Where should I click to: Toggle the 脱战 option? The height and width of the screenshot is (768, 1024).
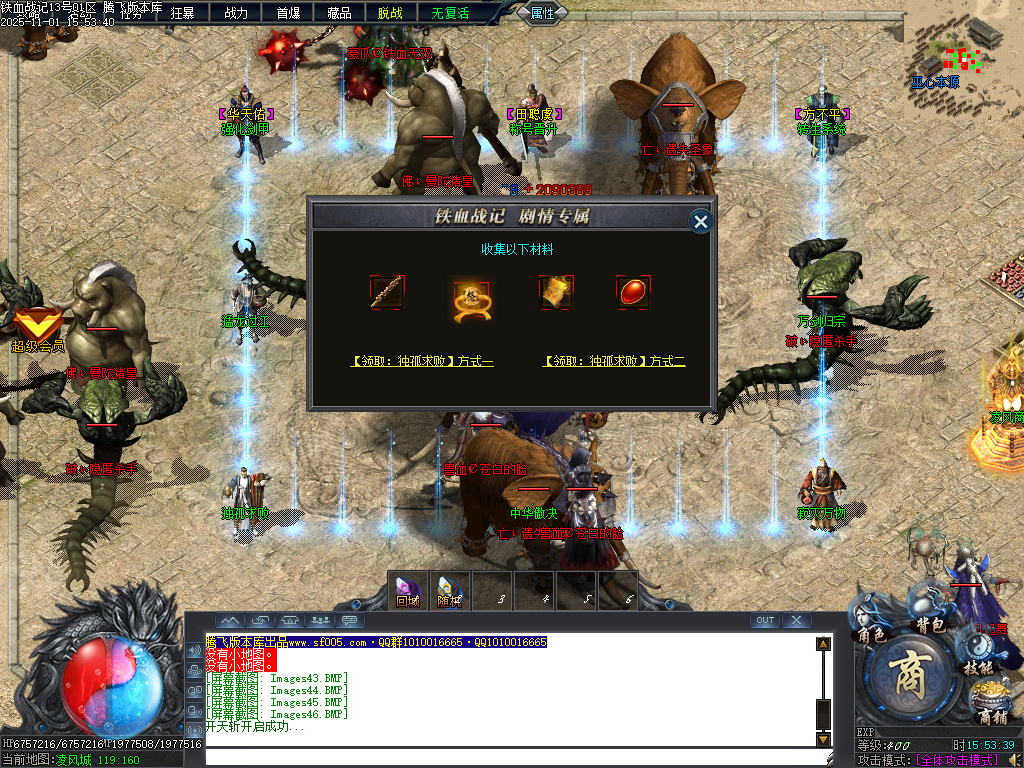click(391, 13)
